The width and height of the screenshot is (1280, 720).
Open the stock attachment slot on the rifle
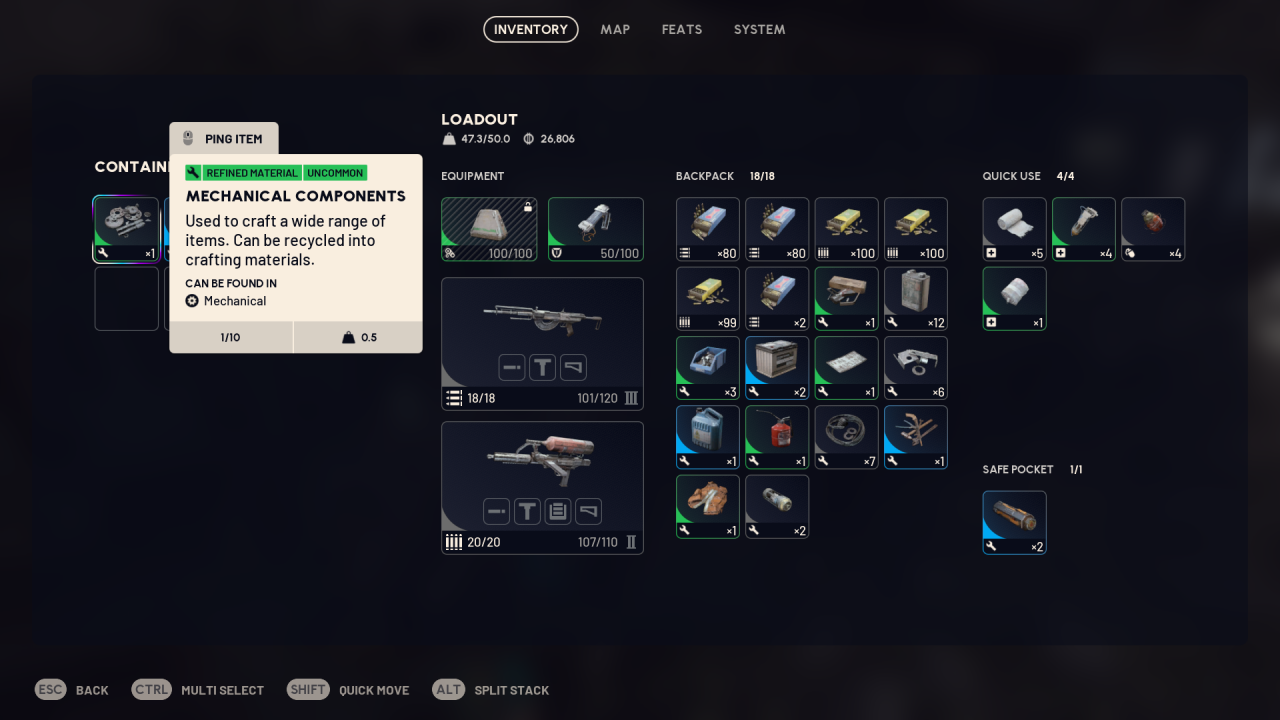point(573,367)
